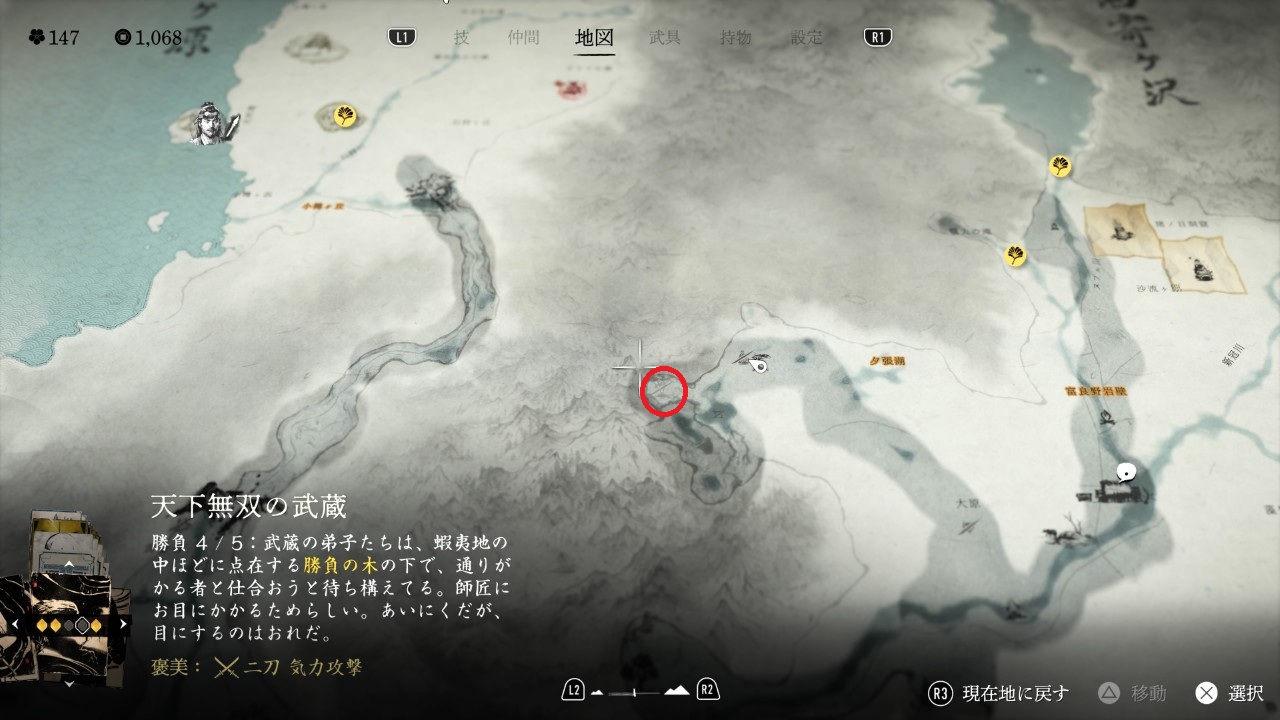Viewport: 1280px width, 720px height.
Task: Show the previous quest card with left arrow
Action: coord(14,624)
